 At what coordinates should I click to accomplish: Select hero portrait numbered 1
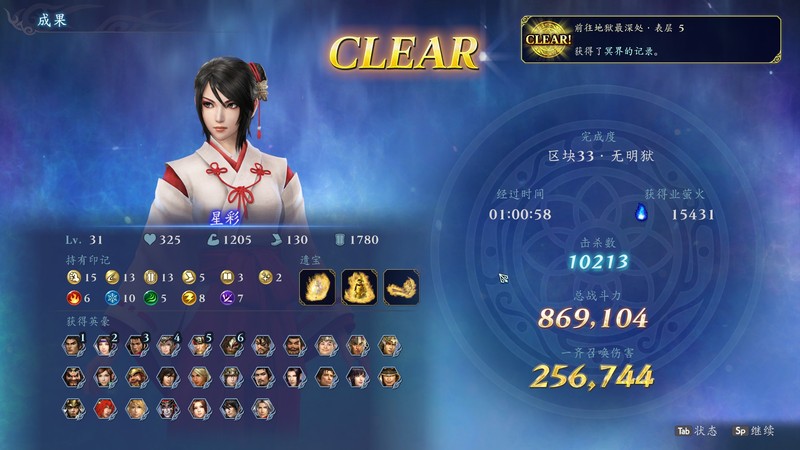pos(73,345)
